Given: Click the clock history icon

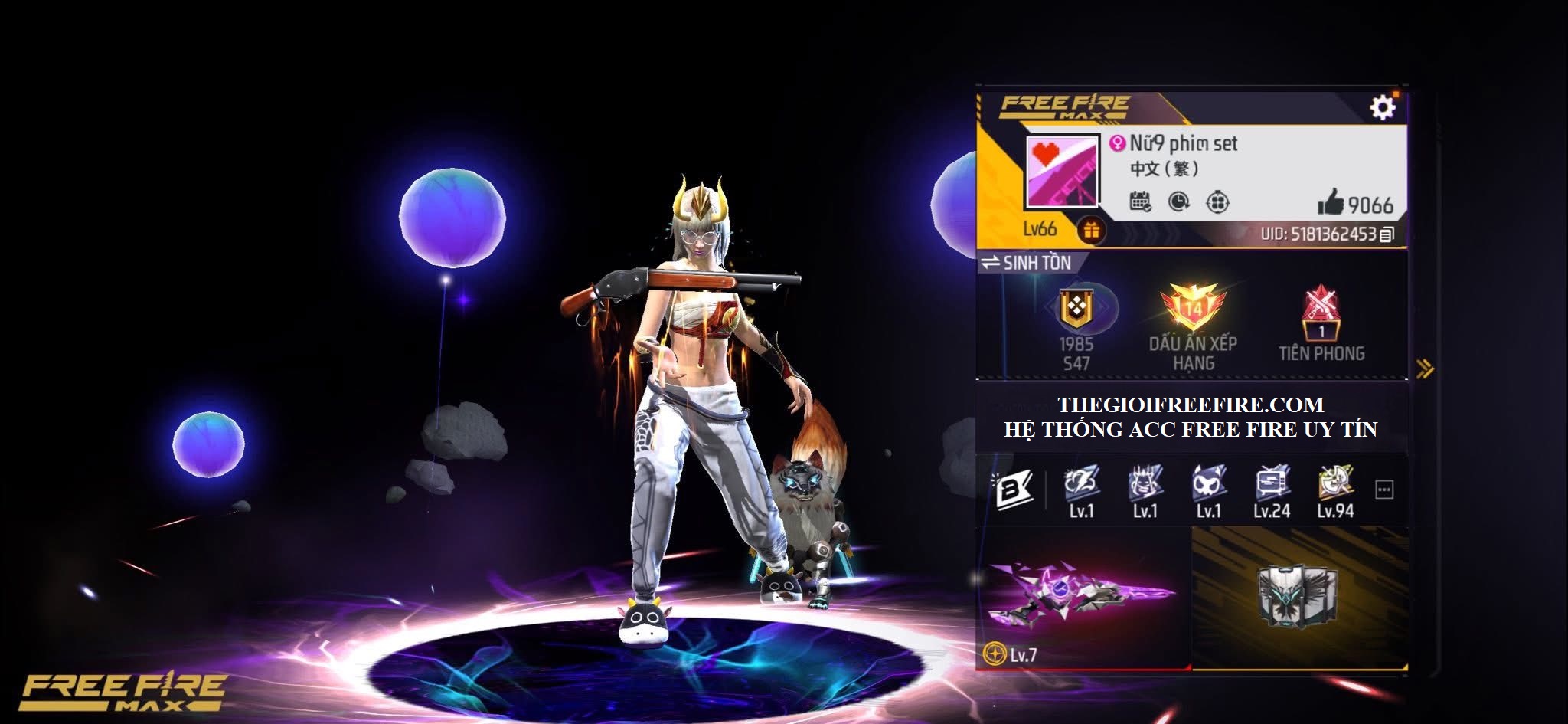Looking at the screenshot, I should [x=1179, y=201].
